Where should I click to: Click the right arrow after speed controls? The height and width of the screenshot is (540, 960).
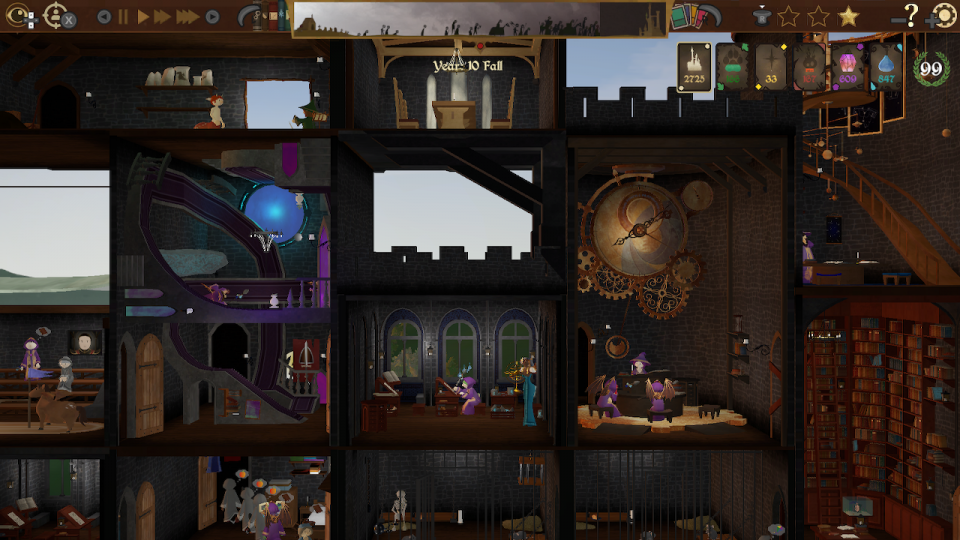[x=212, y=17]
